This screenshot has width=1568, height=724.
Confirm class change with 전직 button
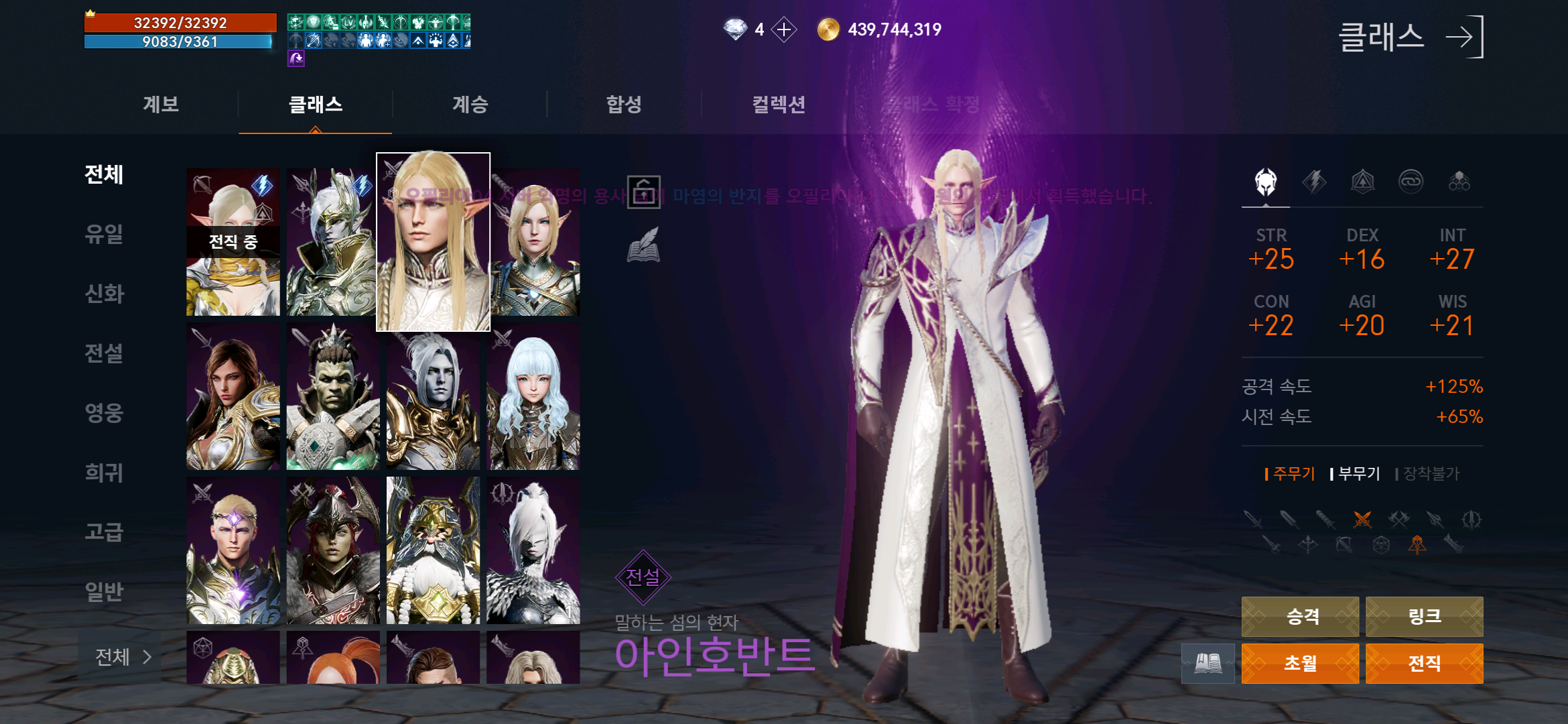[x=1424, y=664]
